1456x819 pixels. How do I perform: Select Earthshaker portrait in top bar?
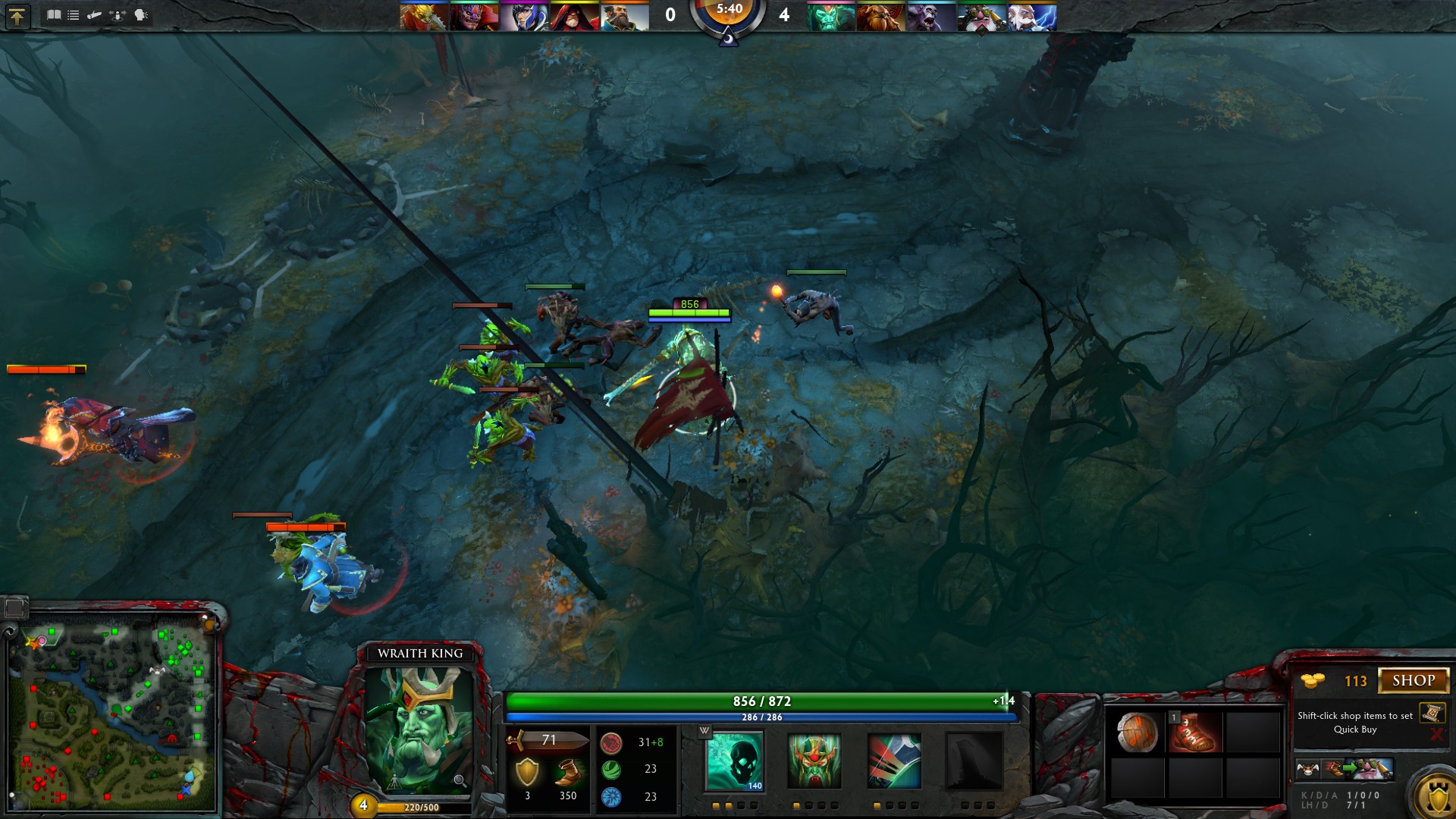point(880,17)
